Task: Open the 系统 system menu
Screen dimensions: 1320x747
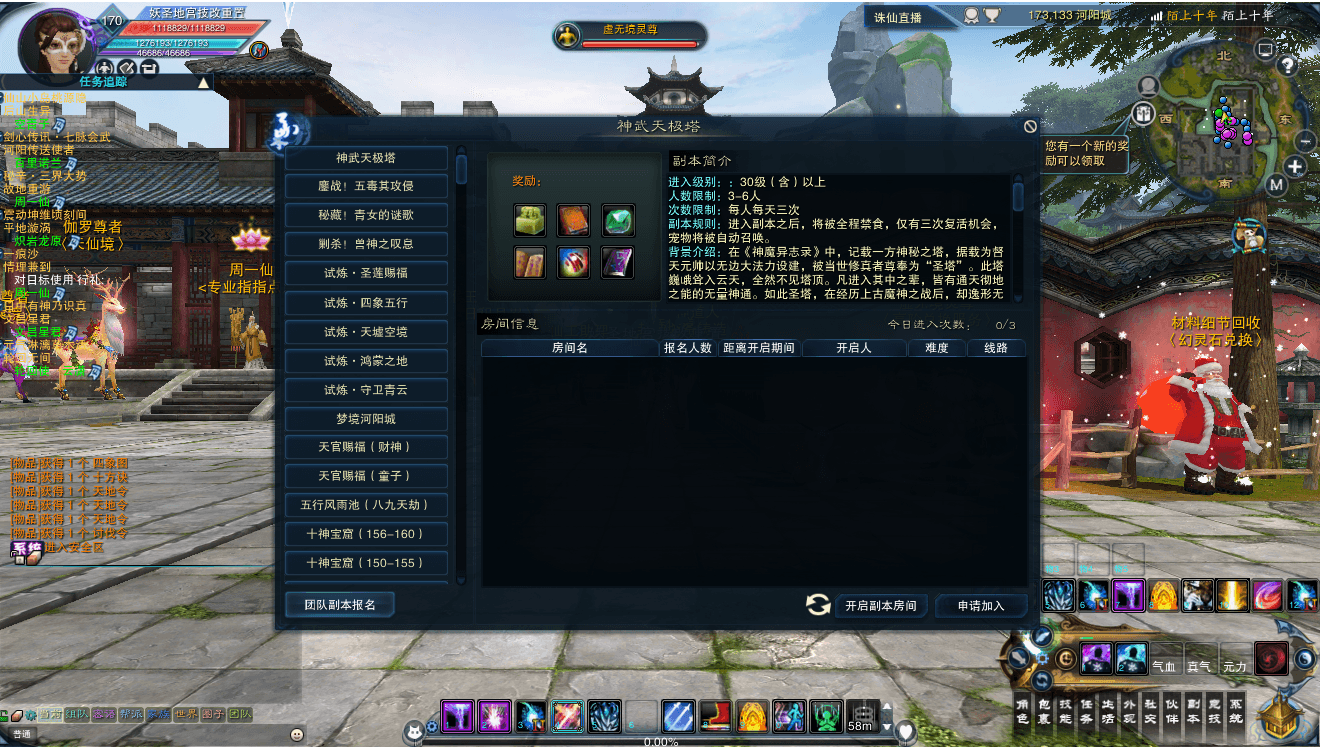Action: click(1236, 711)
